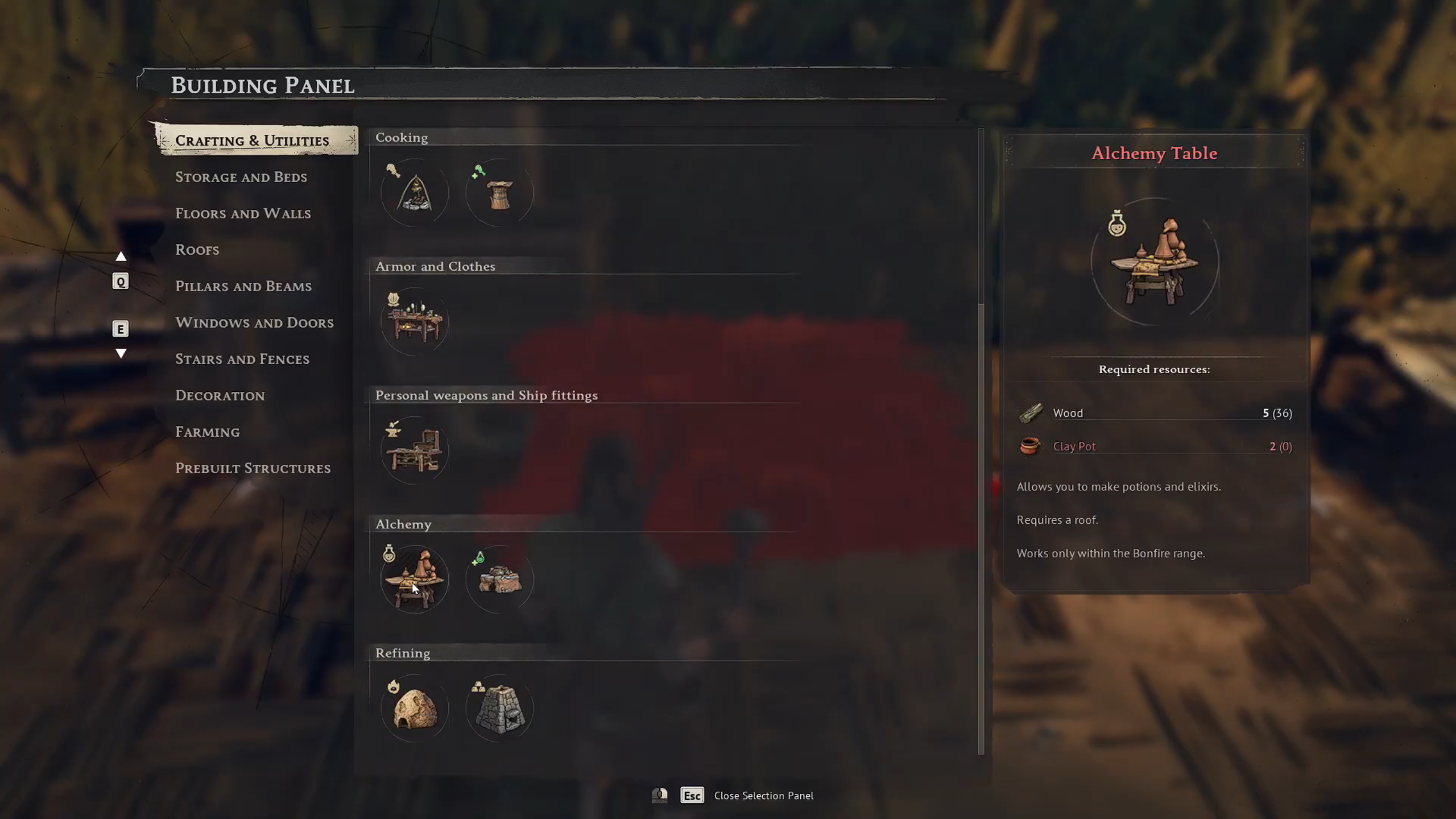Select the campfire cooking station icon

pyautogui.click(x=414, y=192)
